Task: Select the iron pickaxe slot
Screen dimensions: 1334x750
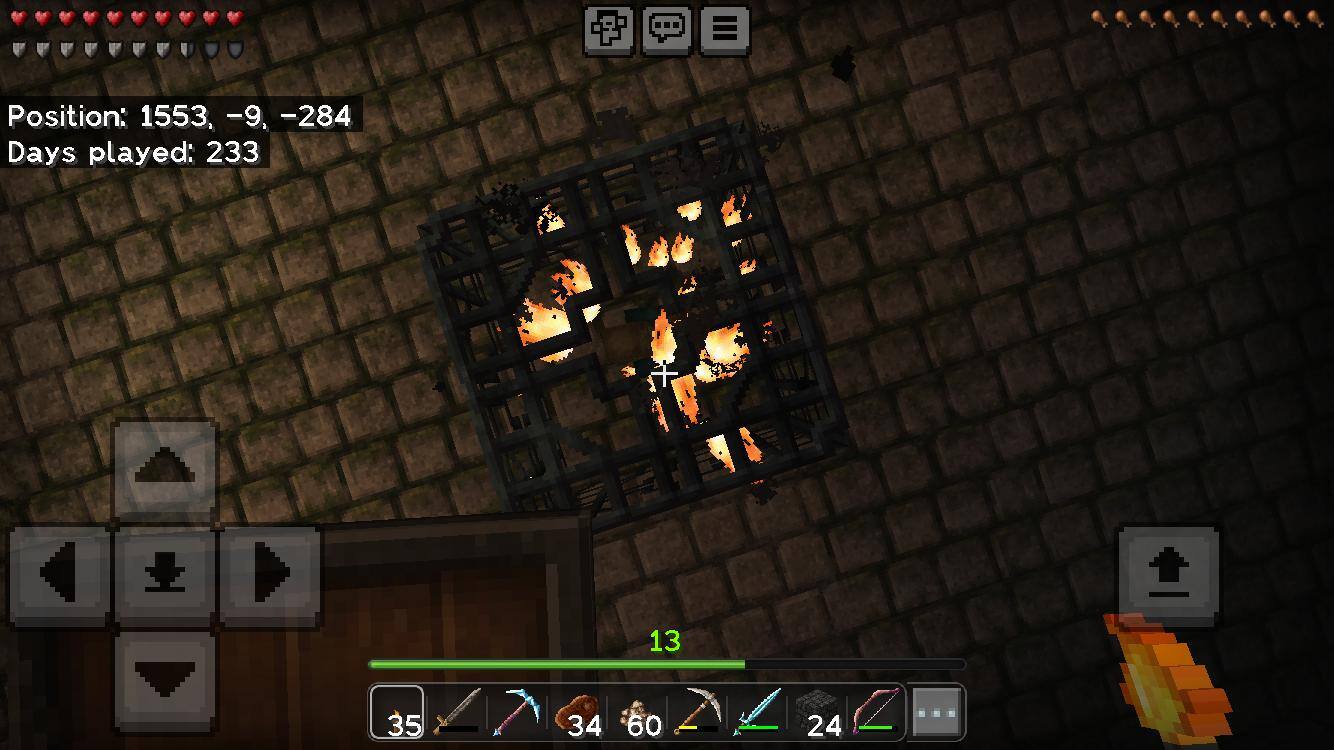Action: pyautogui.click(x=697, y=713)
